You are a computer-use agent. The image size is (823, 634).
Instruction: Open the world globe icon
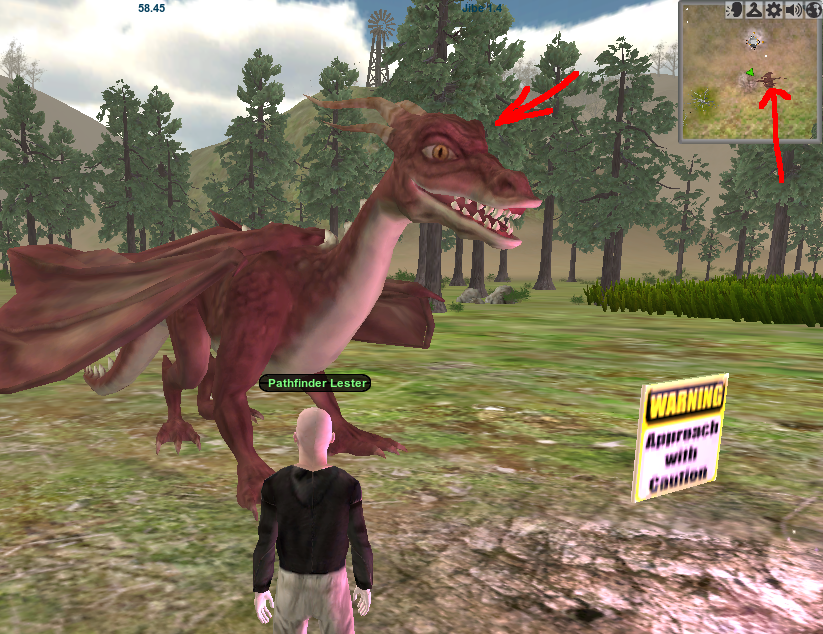click(x=812, y=10)
